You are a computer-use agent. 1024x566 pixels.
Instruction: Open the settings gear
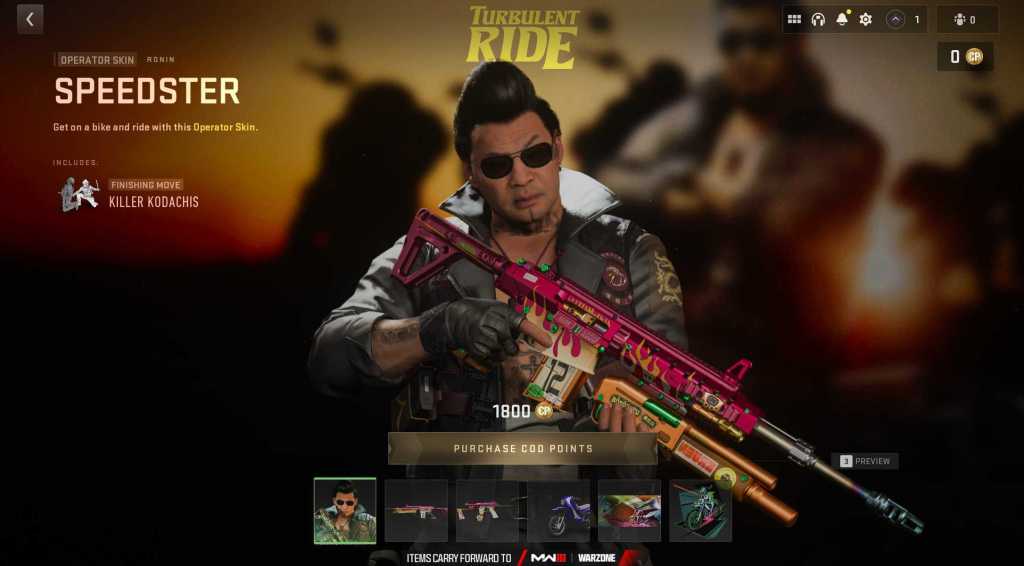(866, 19)
